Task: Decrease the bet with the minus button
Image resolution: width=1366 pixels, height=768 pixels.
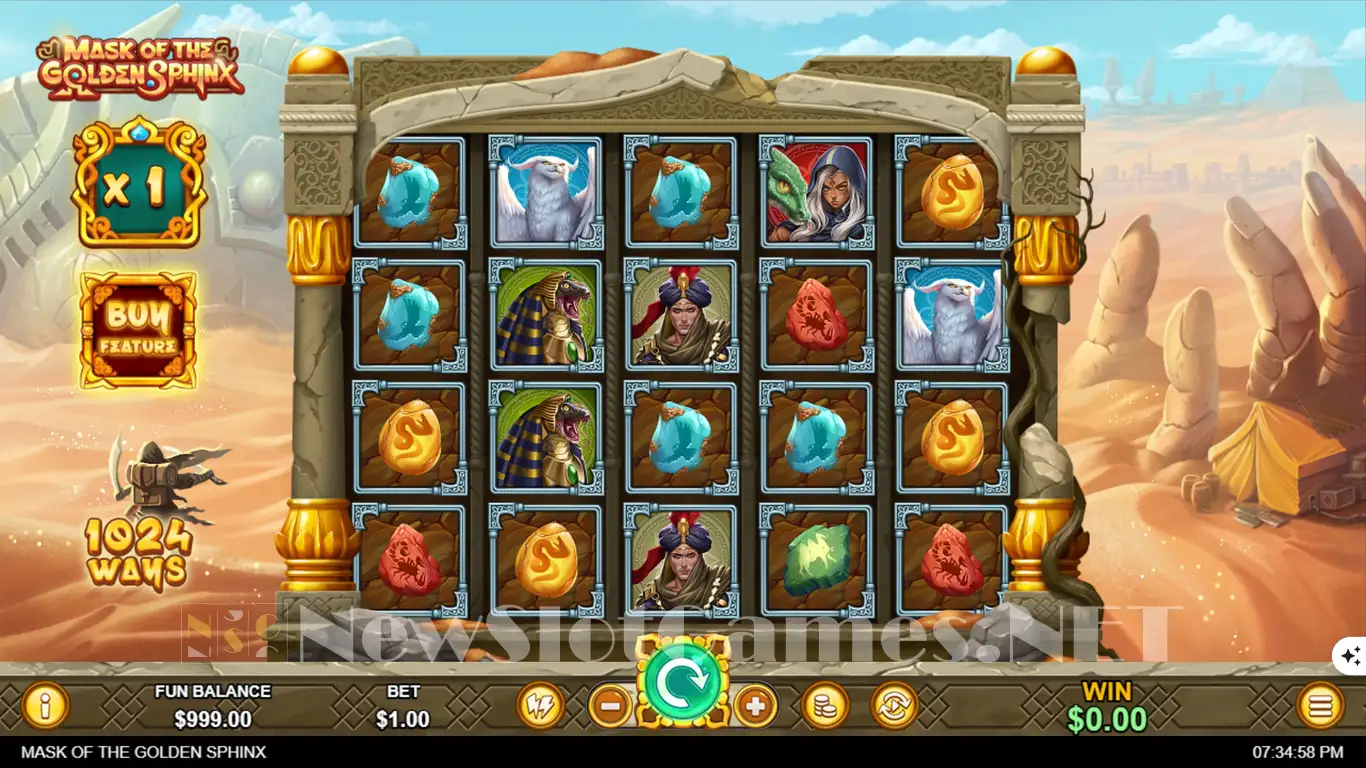Action: (610, 706)
